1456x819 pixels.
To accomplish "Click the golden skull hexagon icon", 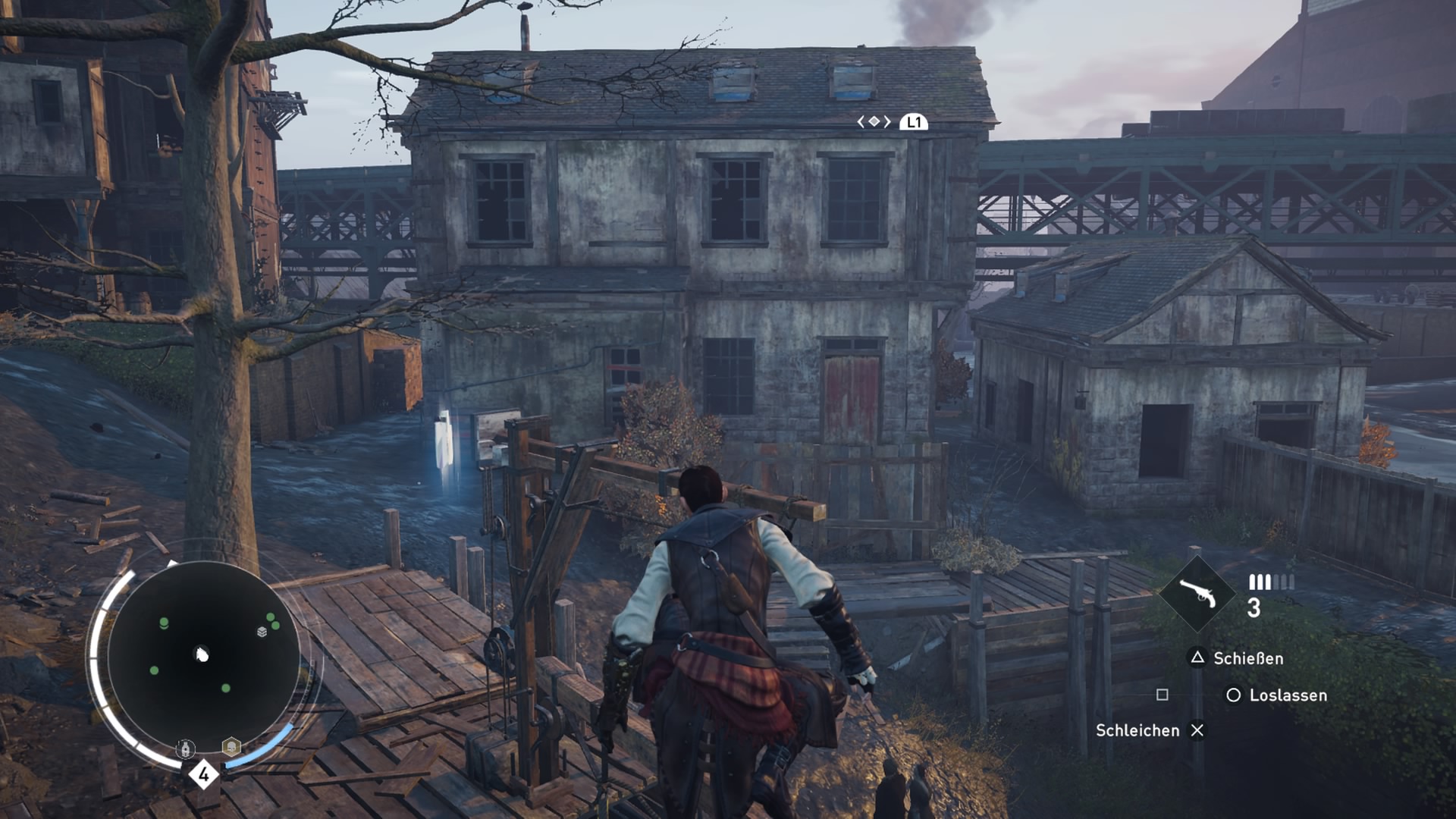I will pos(231,747).
